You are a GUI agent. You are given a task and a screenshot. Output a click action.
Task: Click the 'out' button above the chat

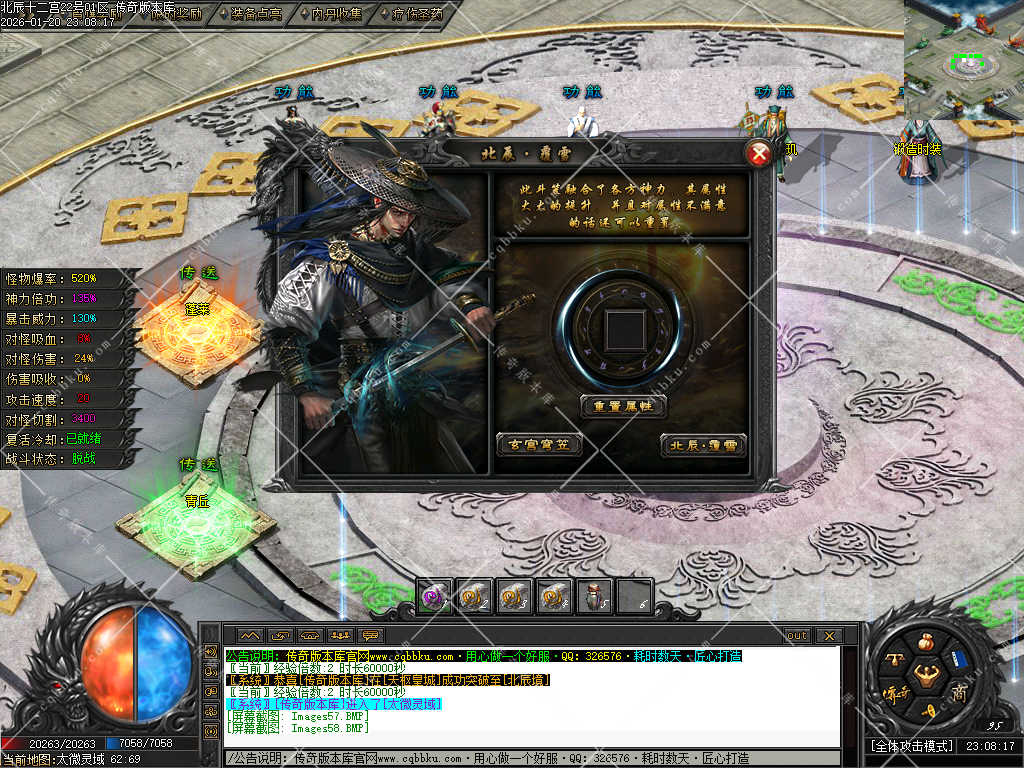(797, 635)
